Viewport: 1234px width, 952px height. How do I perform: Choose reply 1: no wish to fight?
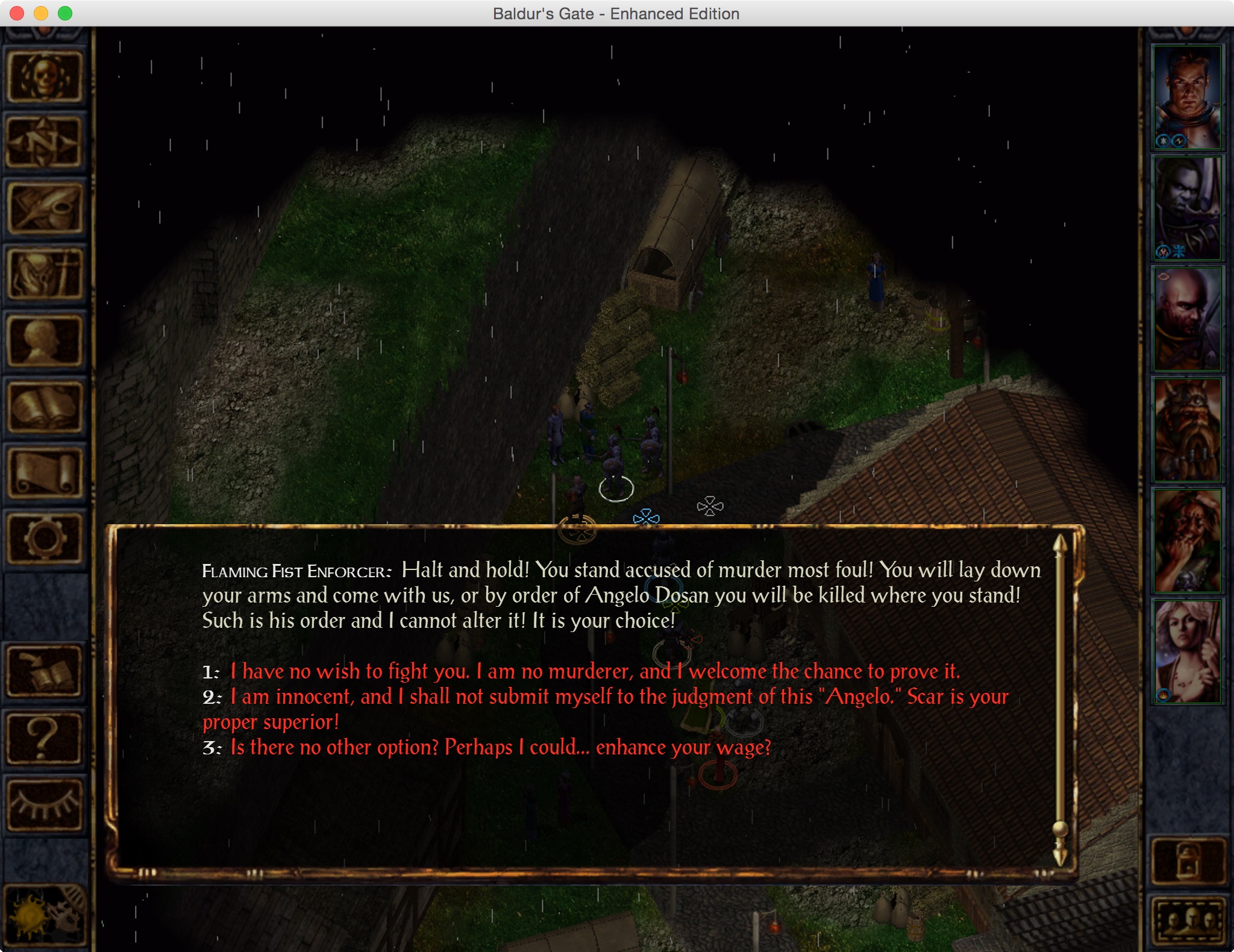pos(595,671)
